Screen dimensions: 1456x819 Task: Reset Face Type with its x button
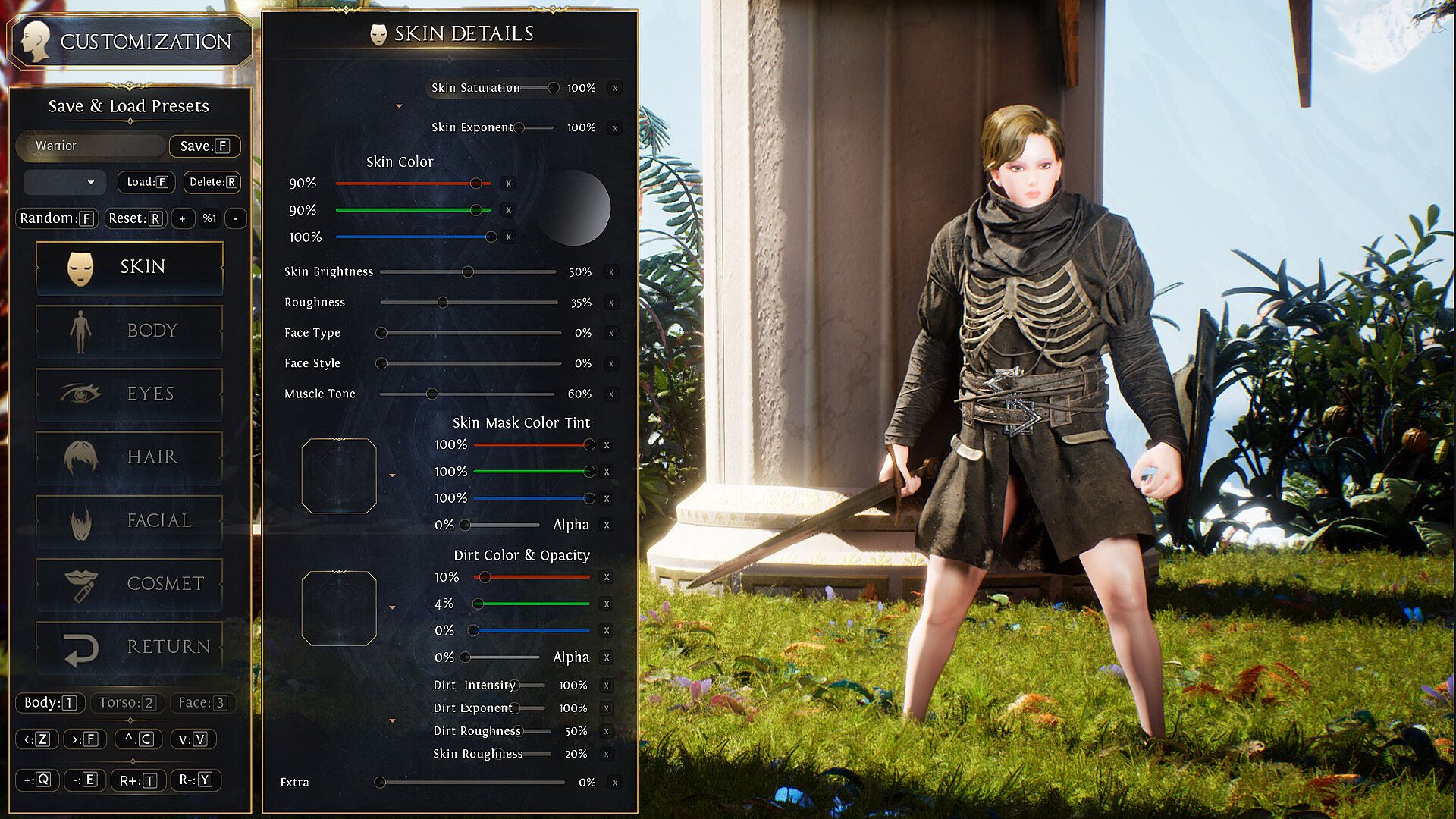[x=611, y=333]
